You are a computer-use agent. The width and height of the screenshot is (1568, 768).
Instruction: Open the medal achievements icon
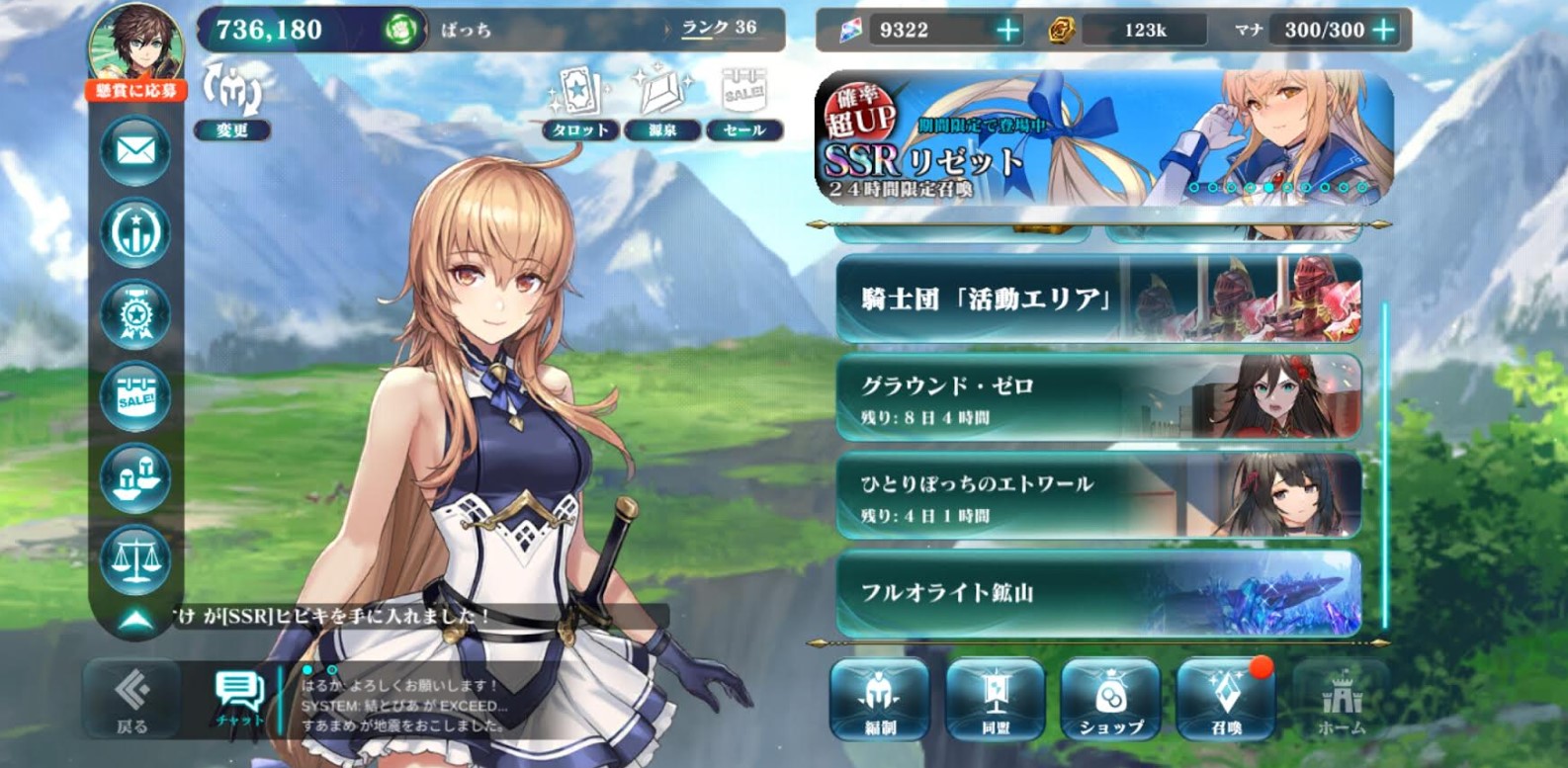point(136,313)
